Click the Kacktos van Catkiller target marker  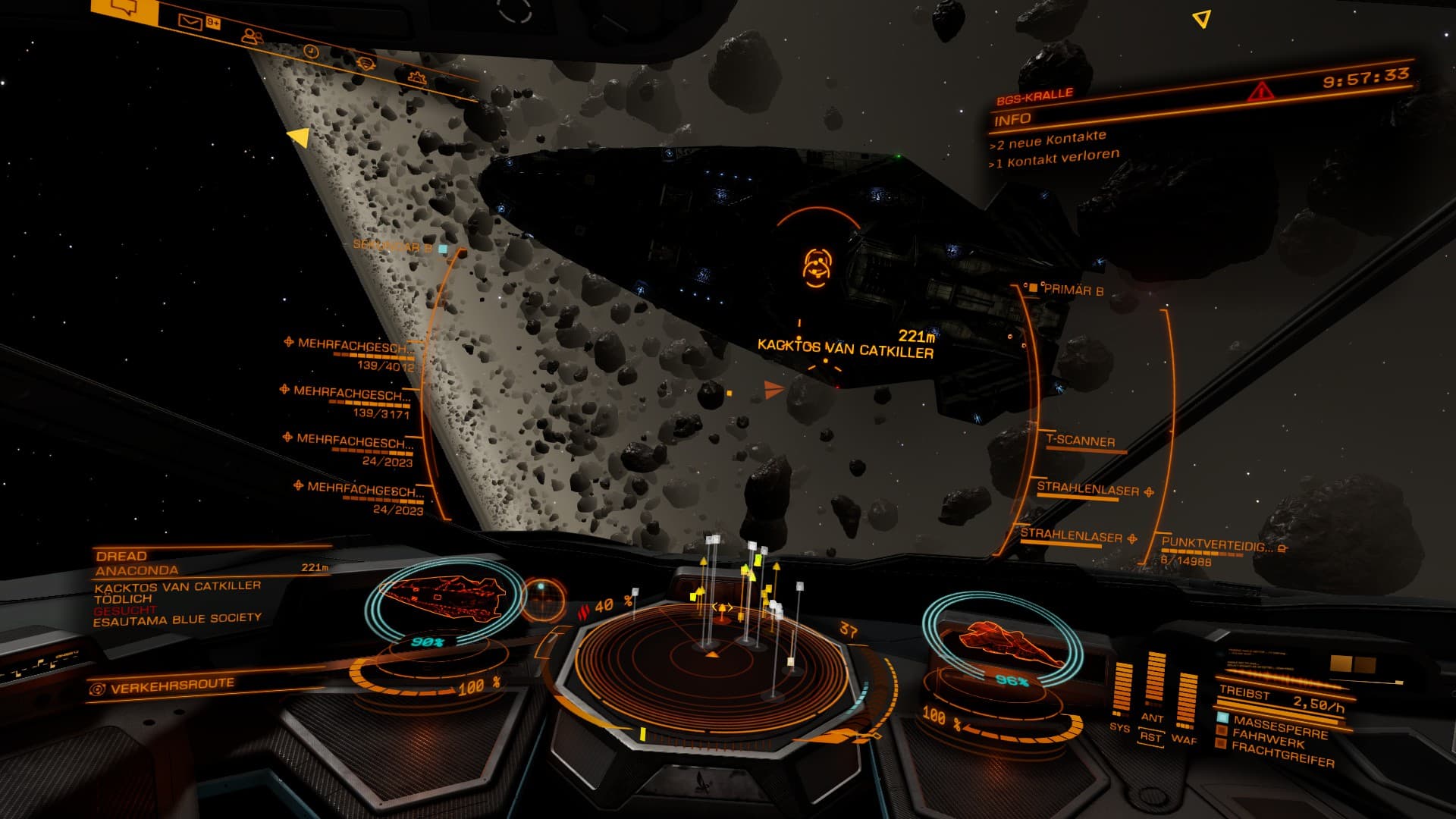point(816,267)
